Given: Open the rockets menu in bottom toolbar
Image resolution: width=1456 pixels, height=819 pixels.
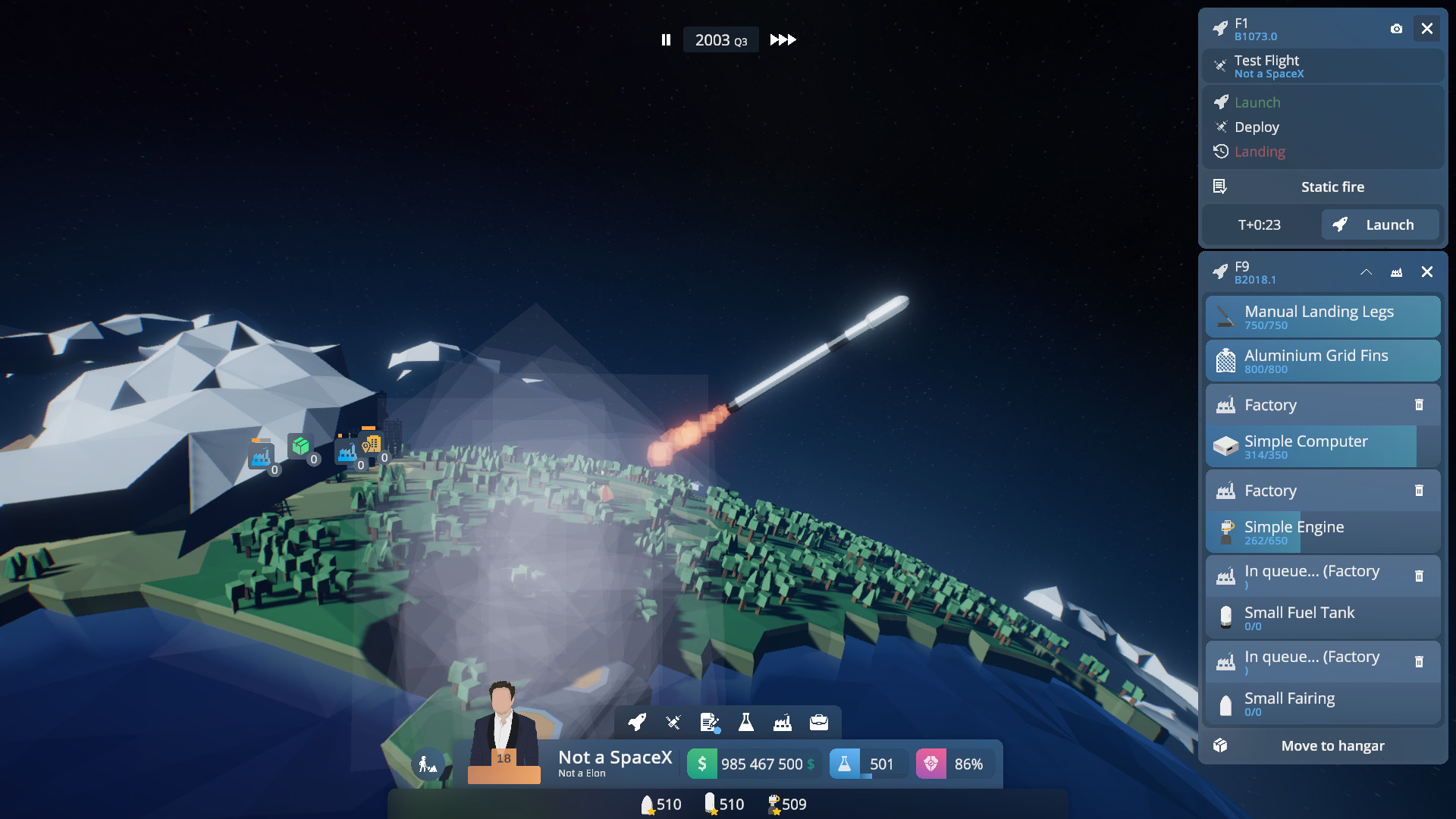Looking at the screenshot, I should [x=637, y=722].
